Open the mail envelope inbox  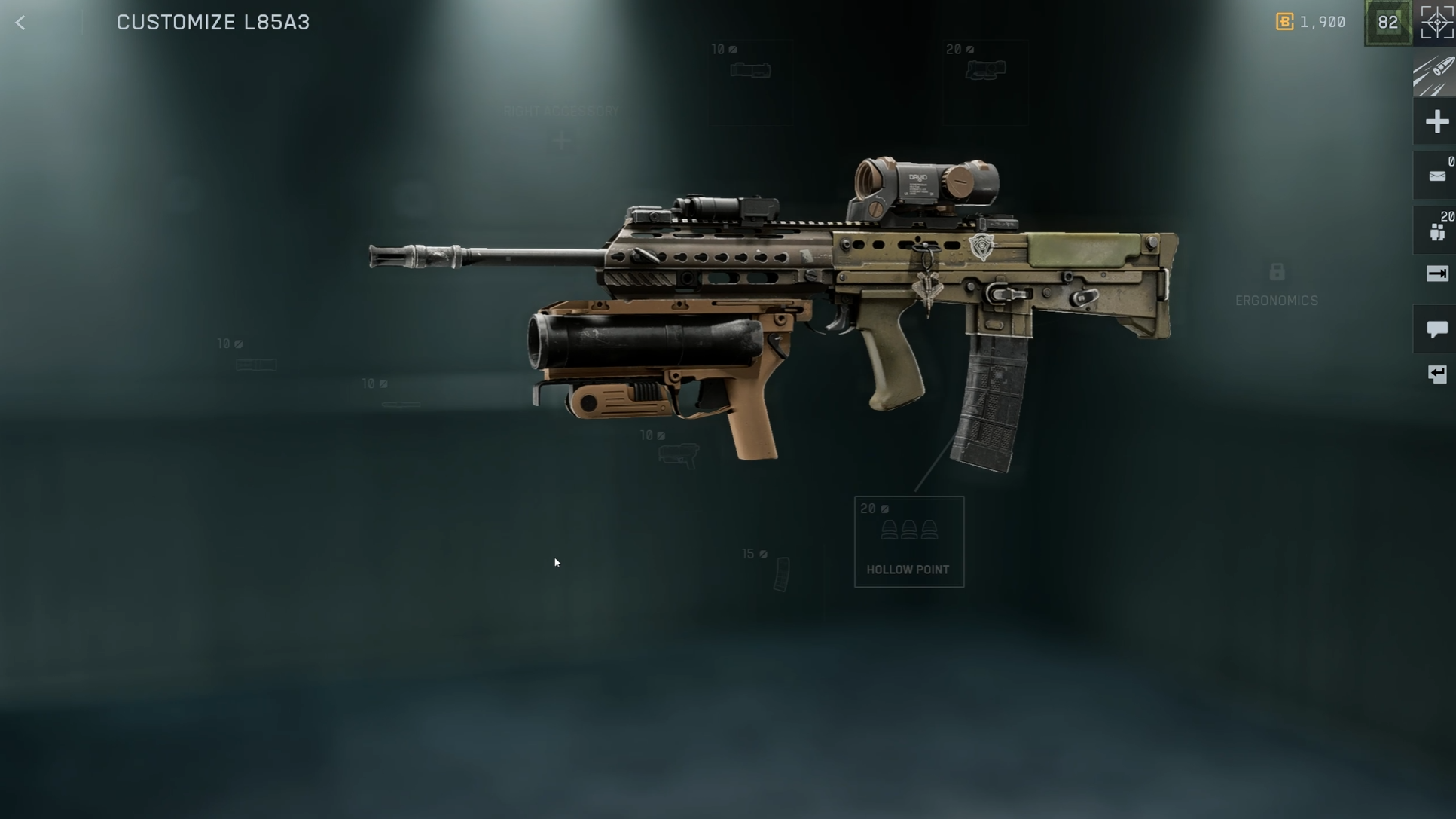(x=1436, y=176)
